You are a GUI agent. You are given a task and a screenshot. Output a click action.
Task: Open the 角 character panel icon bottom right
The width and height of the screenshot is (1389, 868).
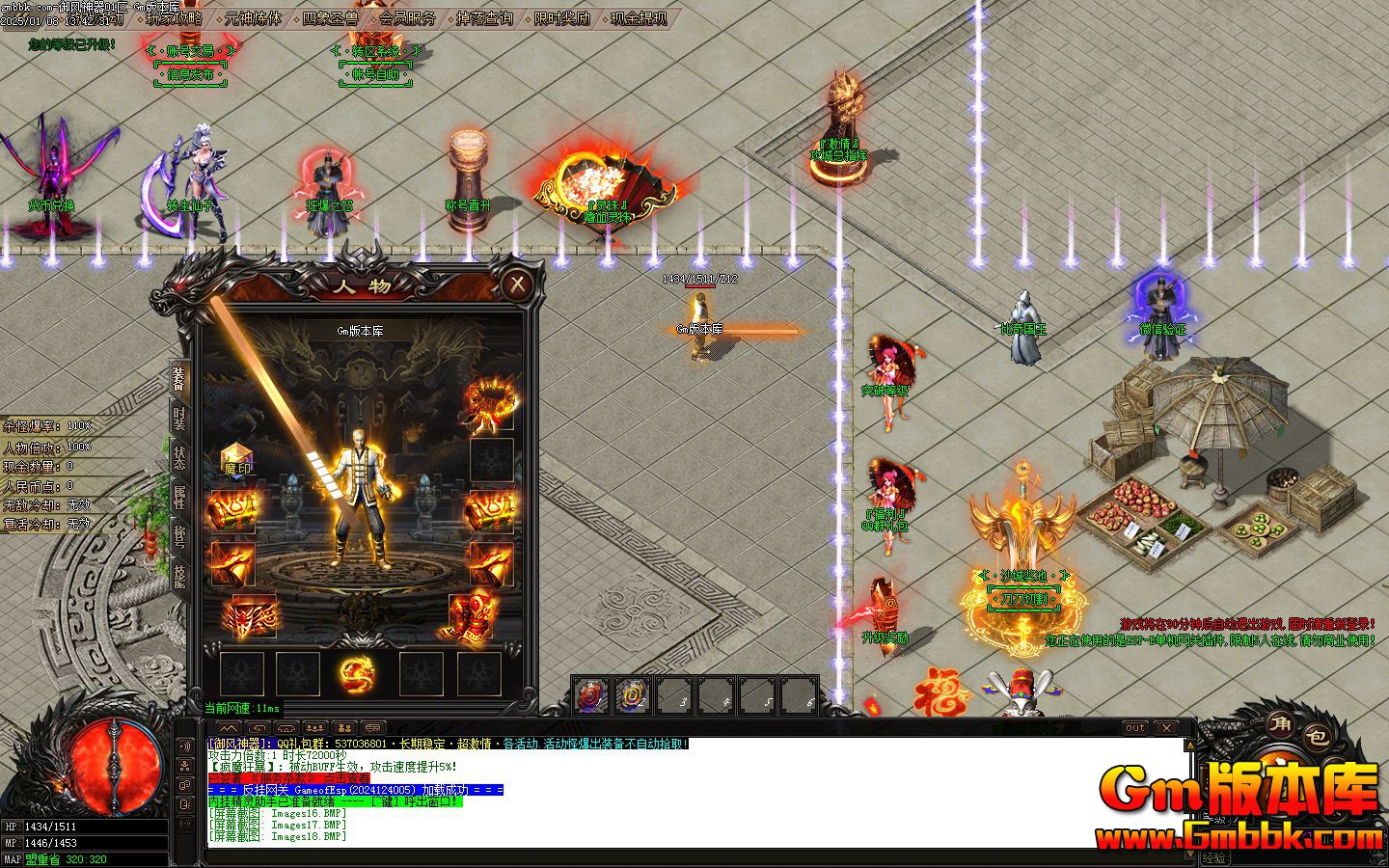point(1279,723)
